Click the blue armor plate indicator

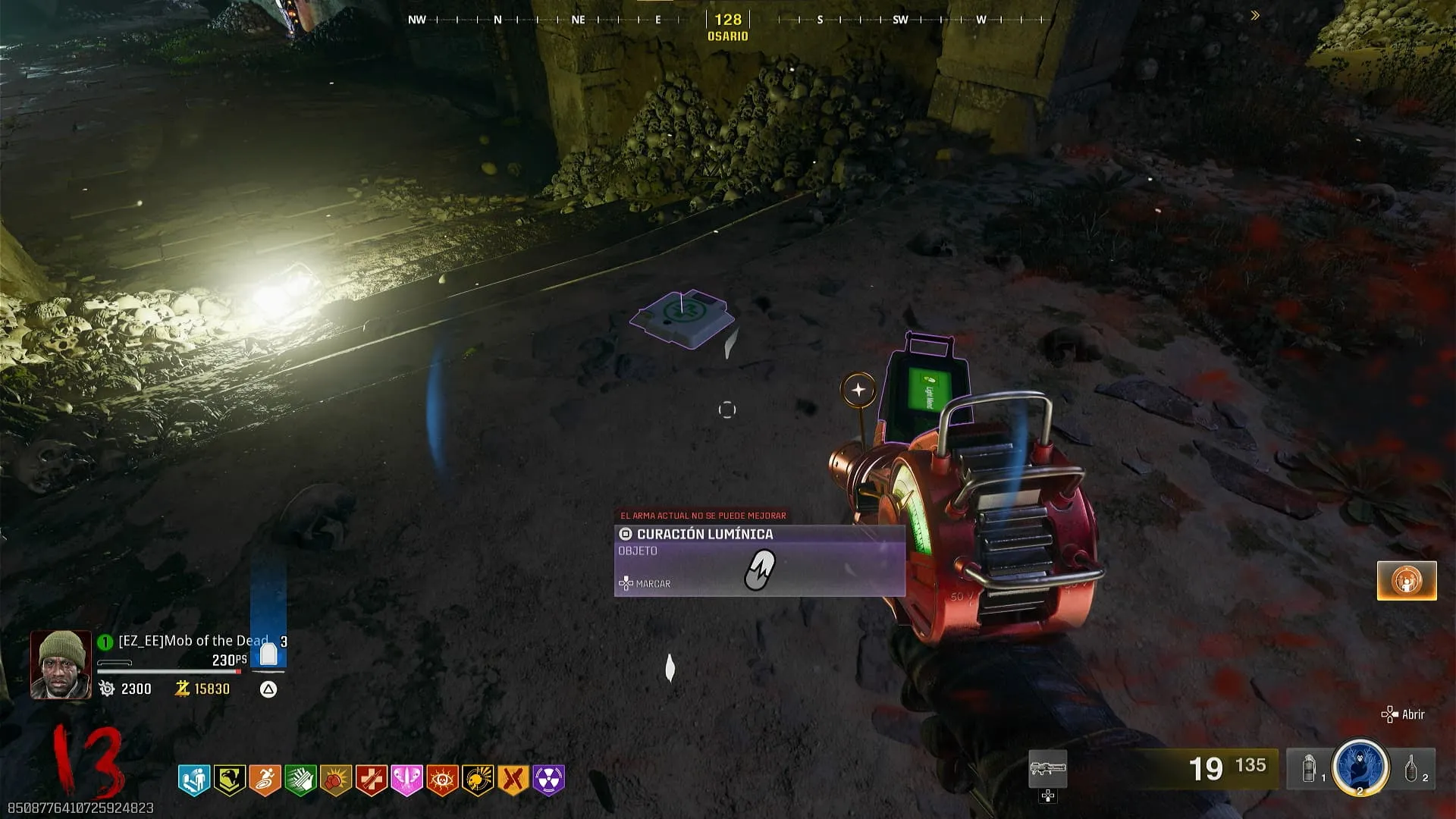click(268, 654)
